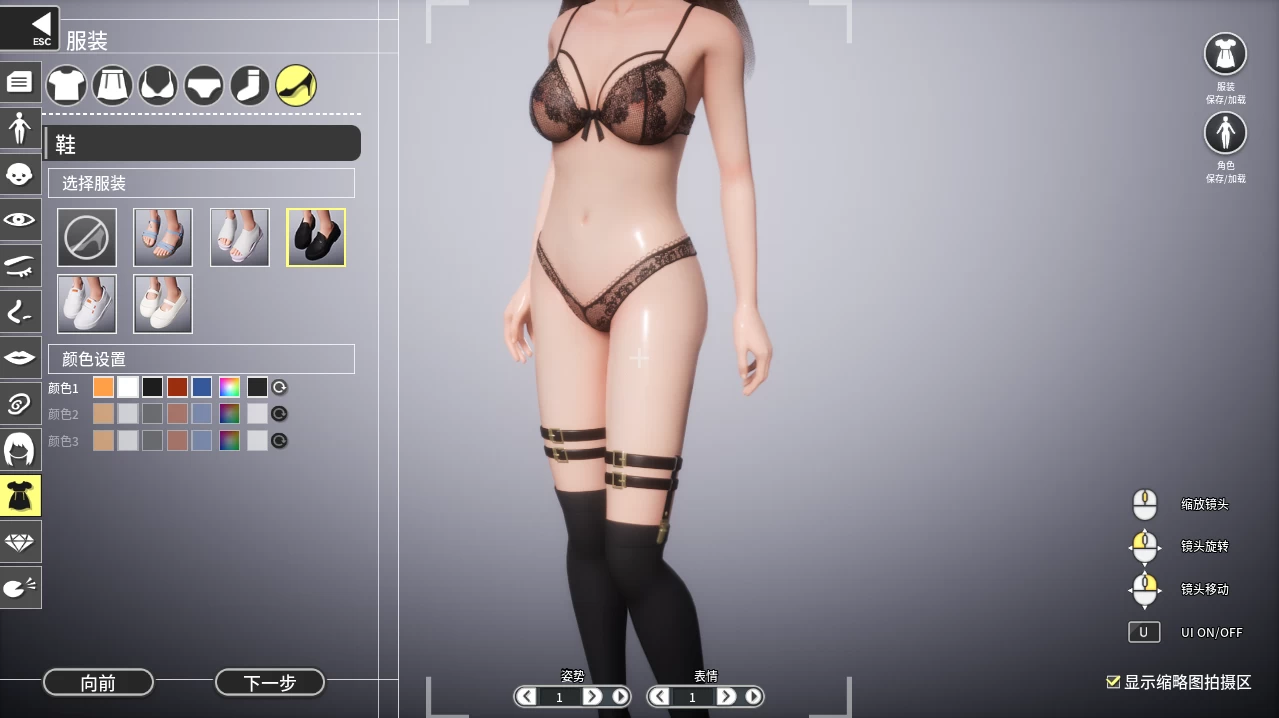Open the clothing save/load menu
The width and height of the screenshot is (1279, 718).
[x=1225, y=55]
